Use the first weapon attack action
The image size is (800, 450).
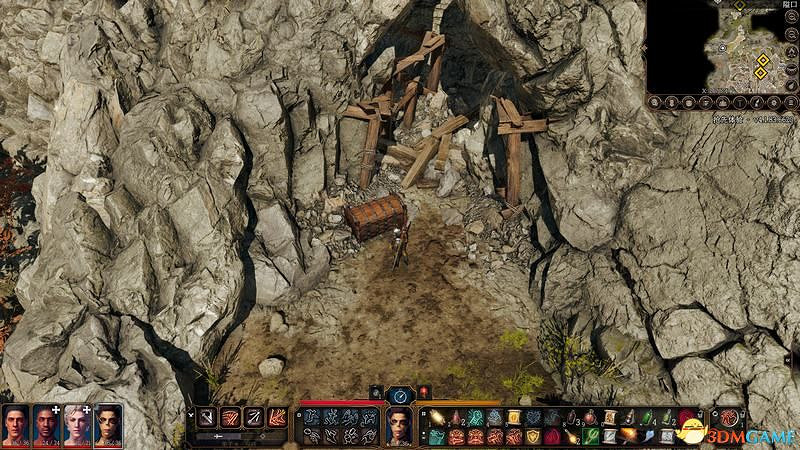point(207,418)
